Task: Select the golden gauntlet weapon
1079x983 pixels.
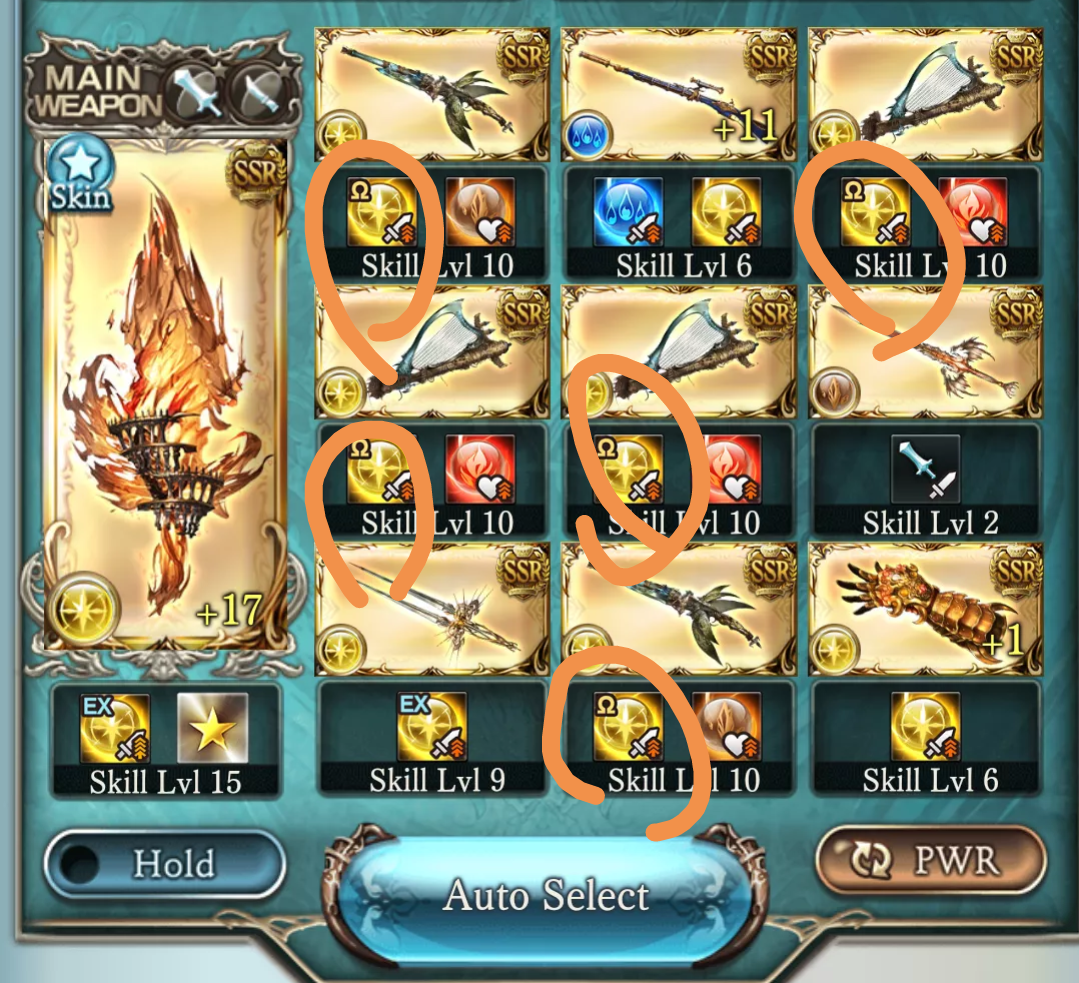Action: [x=924, y=608]
